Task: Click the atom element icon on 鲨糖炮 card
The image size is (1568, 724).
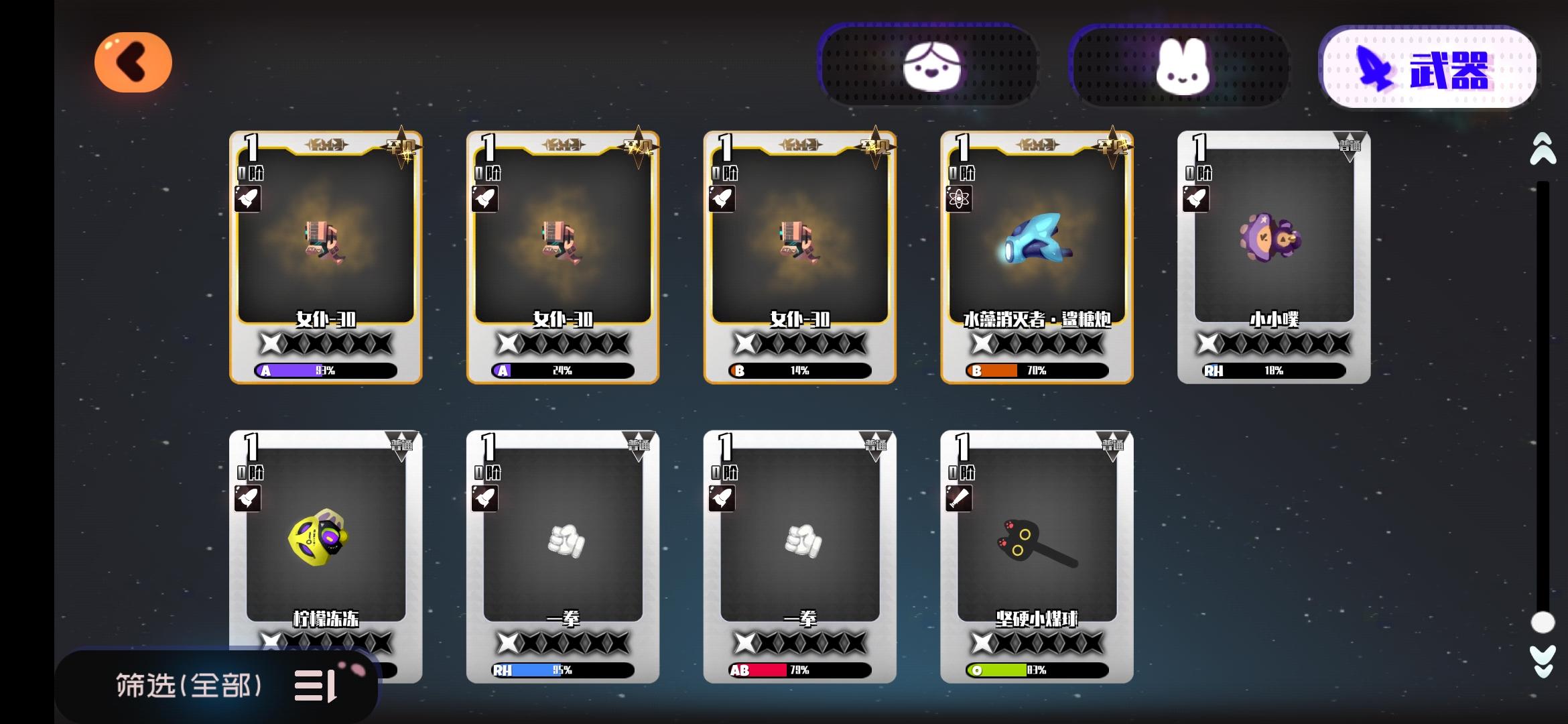Action: pos(960,198)
